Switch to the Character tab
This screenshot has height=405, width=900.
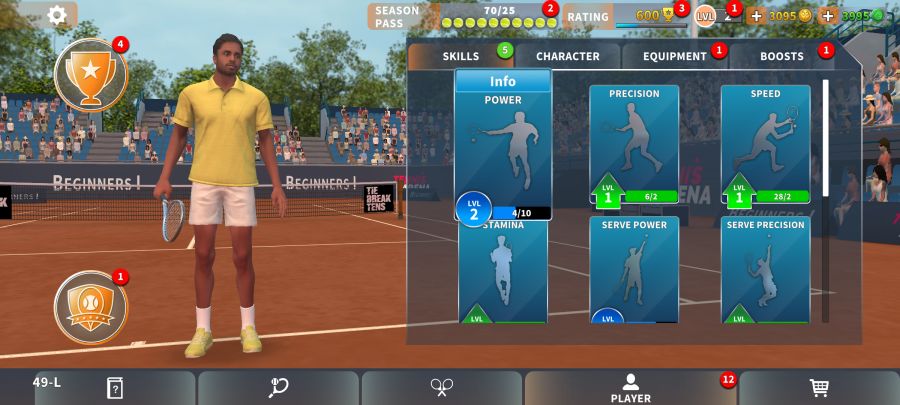(x=567, y=56)
